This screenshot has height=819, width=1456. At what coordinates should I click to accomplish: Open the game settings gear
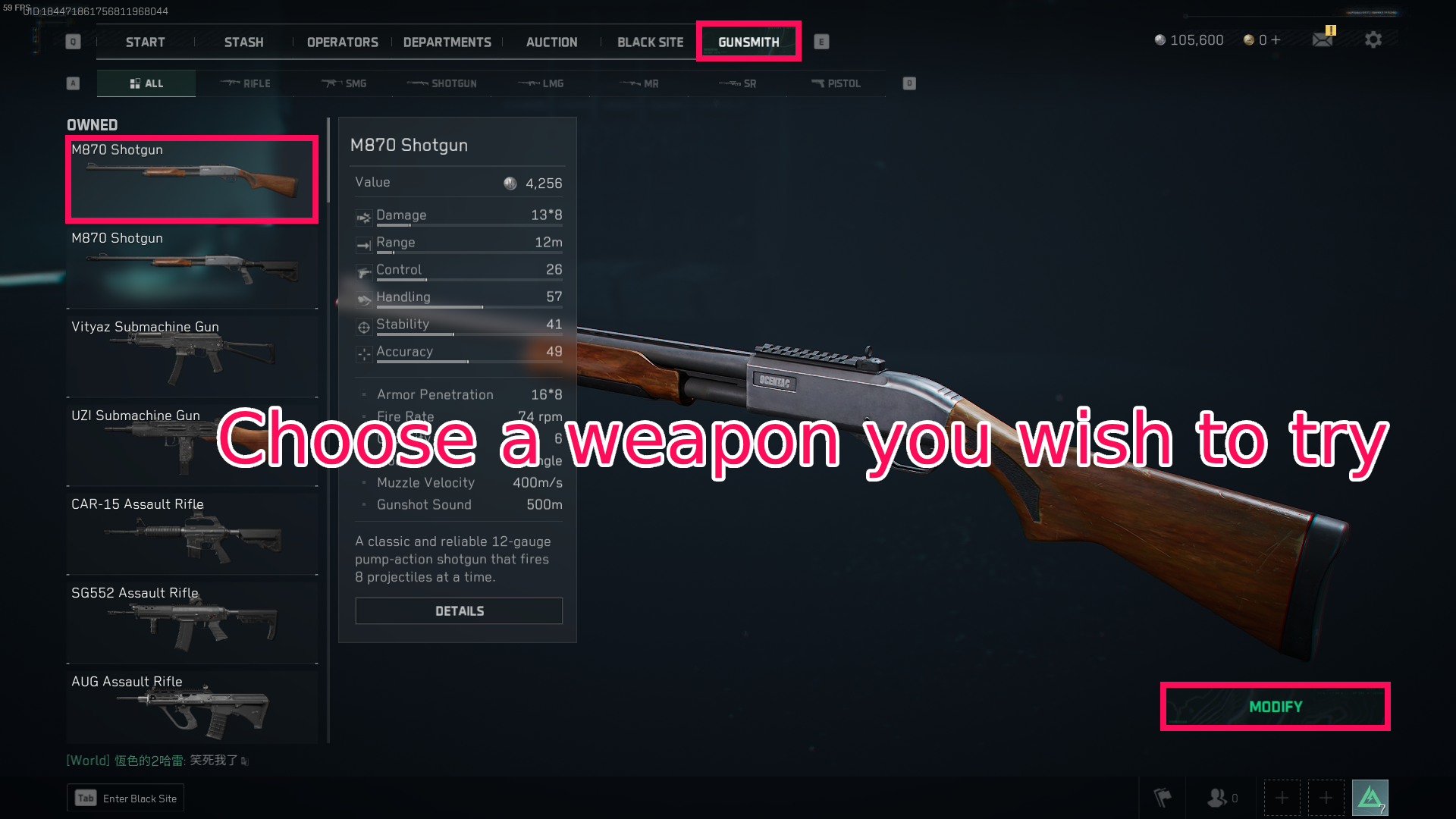click(x=1373, y=39)
